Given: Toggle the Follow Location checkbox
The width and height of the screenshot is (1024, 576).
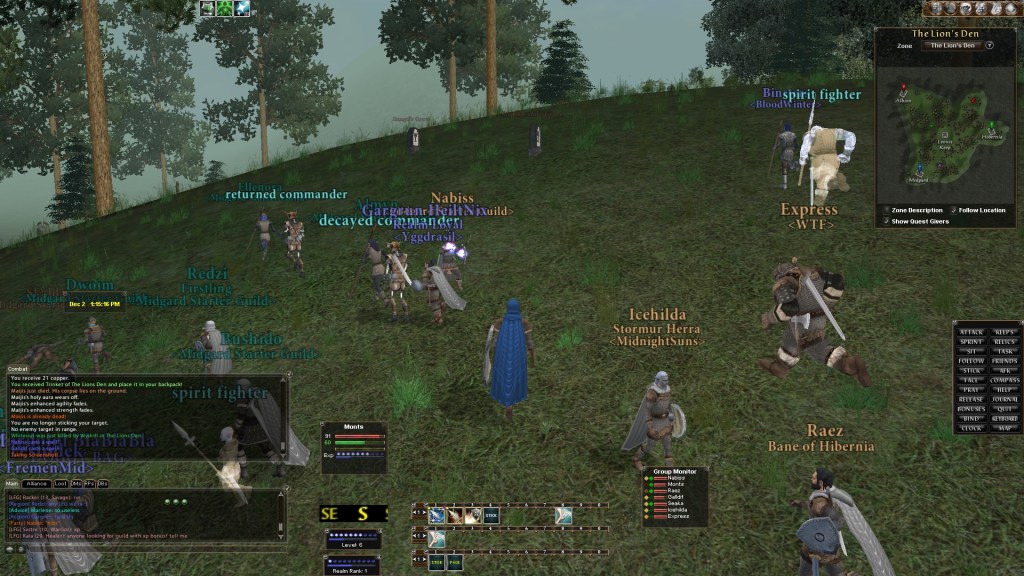Looking at the screenshot, I should click(952, 210).
